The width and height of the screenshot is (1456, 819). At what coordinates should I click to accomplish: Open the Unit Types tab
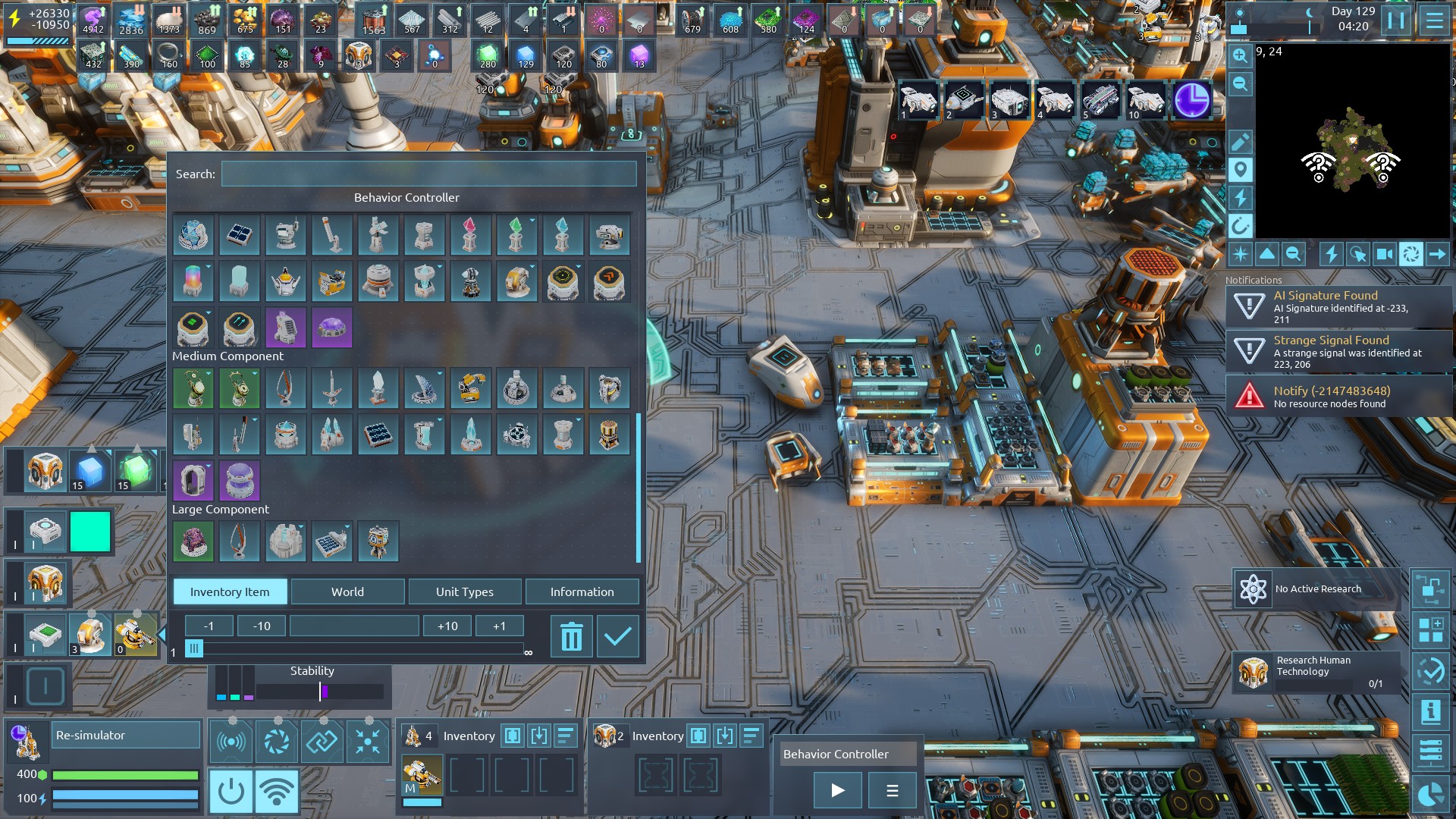(x=464, y=591)
